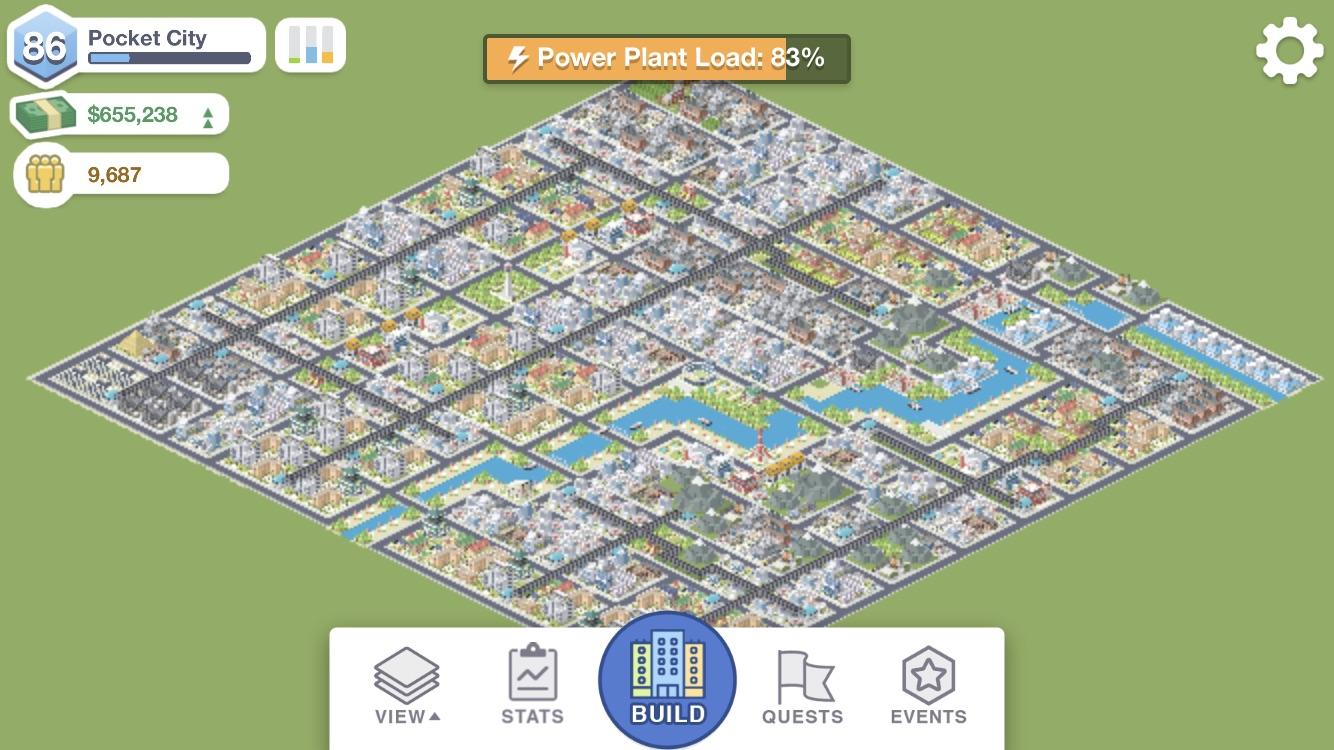Click the lightning bolt power icon
This screenshot has width=1334, height=750.
click(517, 58)
